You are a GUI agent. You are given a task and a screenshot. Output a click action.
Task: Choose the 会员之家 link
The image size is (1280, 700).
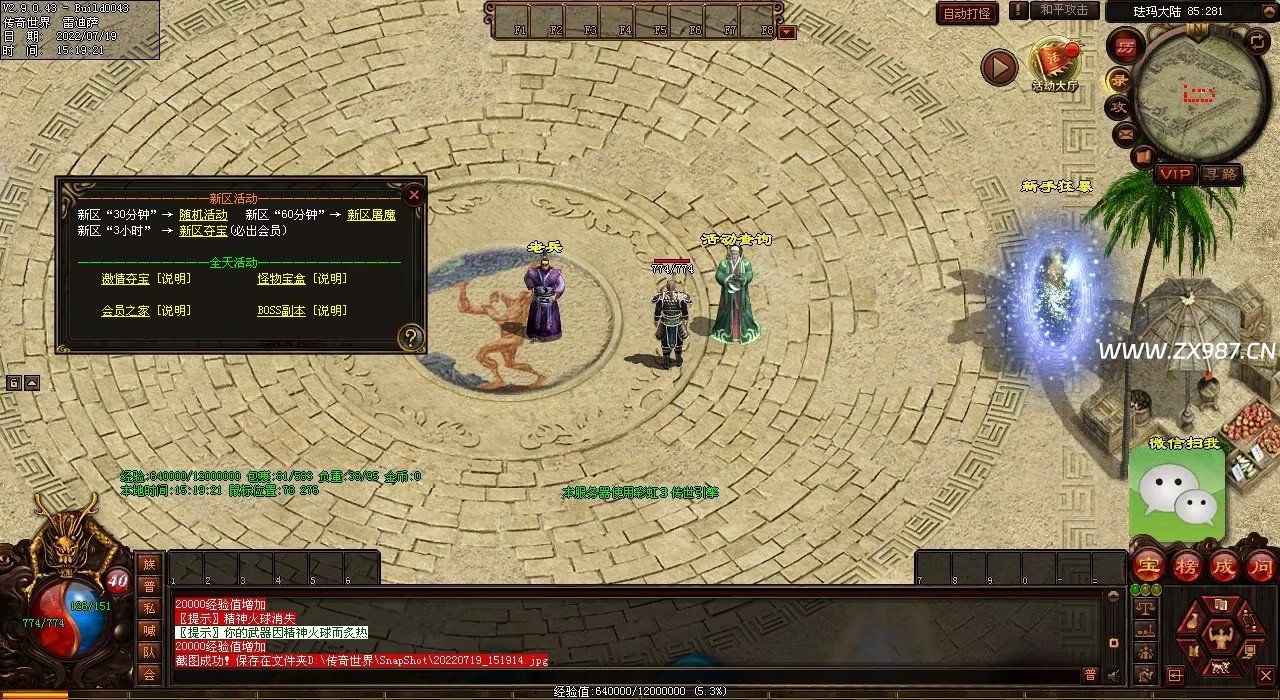tap(125, 311)
